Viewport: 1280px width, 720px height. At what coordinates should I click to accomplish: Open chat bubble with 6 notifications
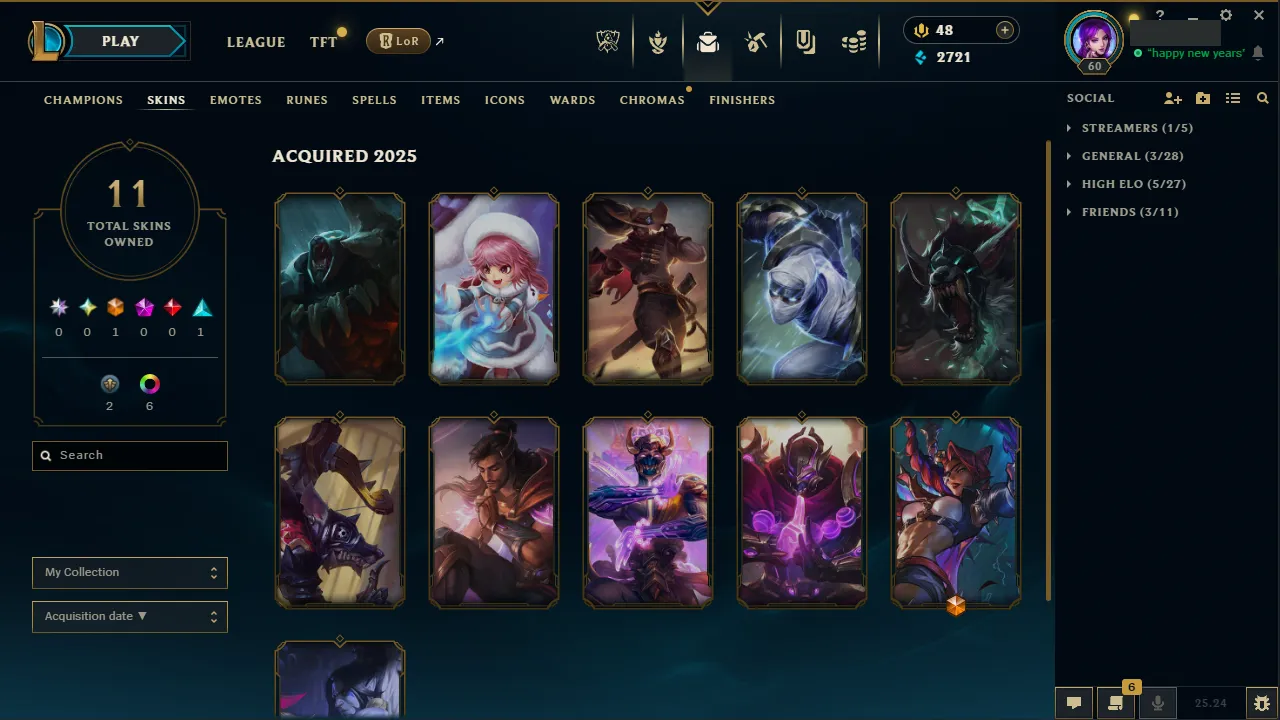click(x=1115, y=702)
